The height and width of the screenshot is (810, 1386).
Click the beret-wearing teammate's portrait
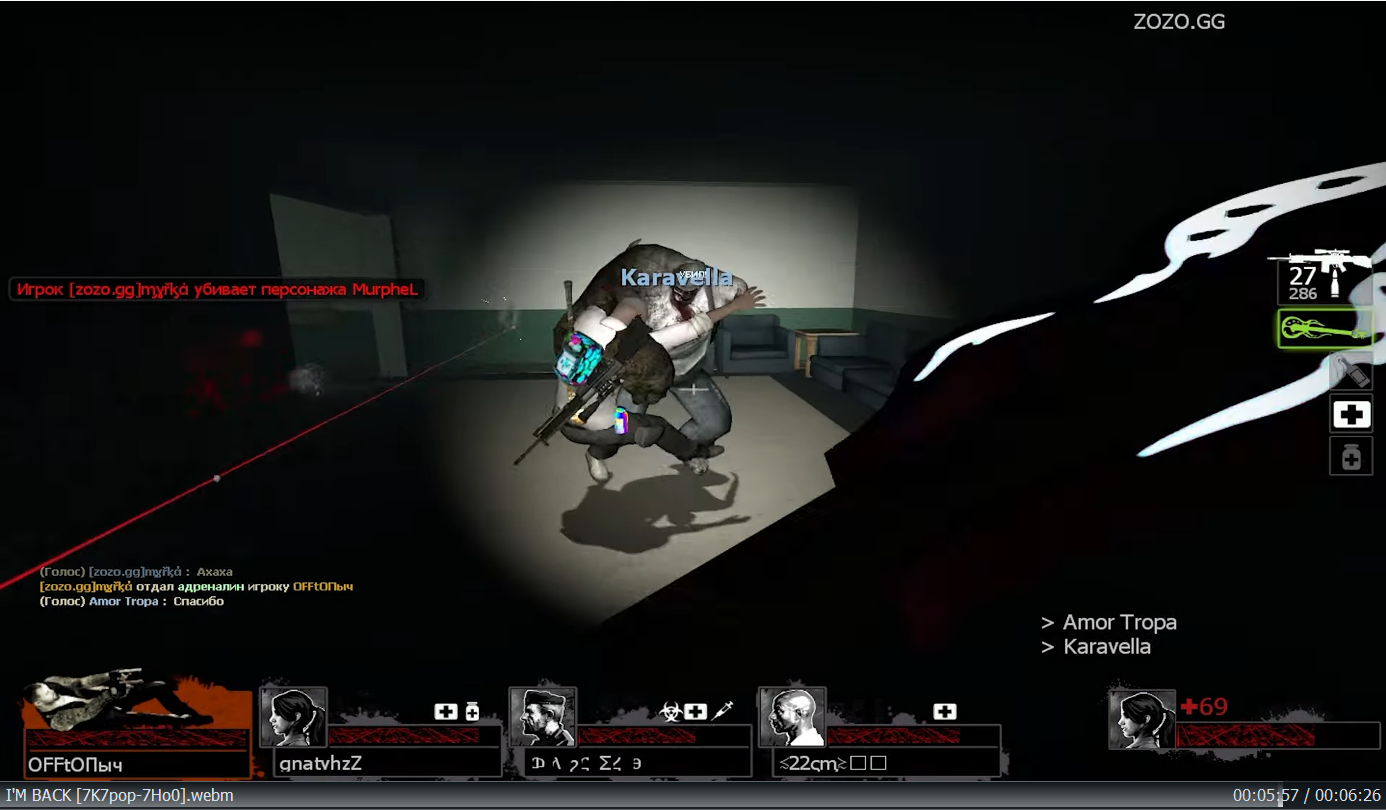pyautogui.click(x=543, y=717)
